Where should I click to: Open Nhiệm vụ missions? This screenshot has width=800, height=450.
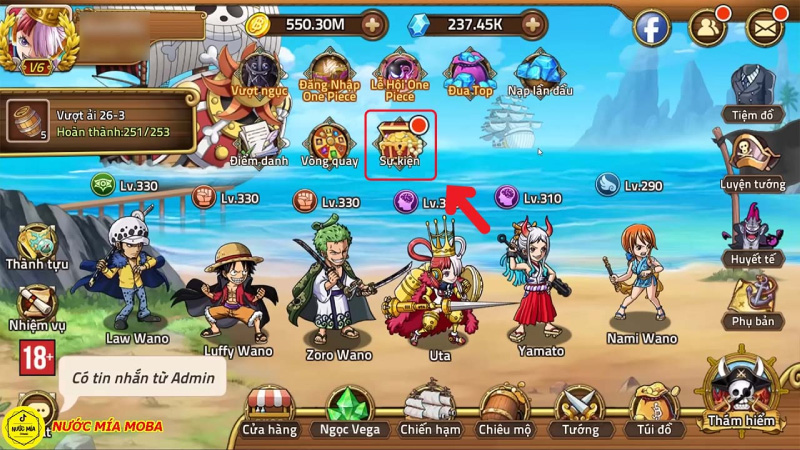coord(35,305)
